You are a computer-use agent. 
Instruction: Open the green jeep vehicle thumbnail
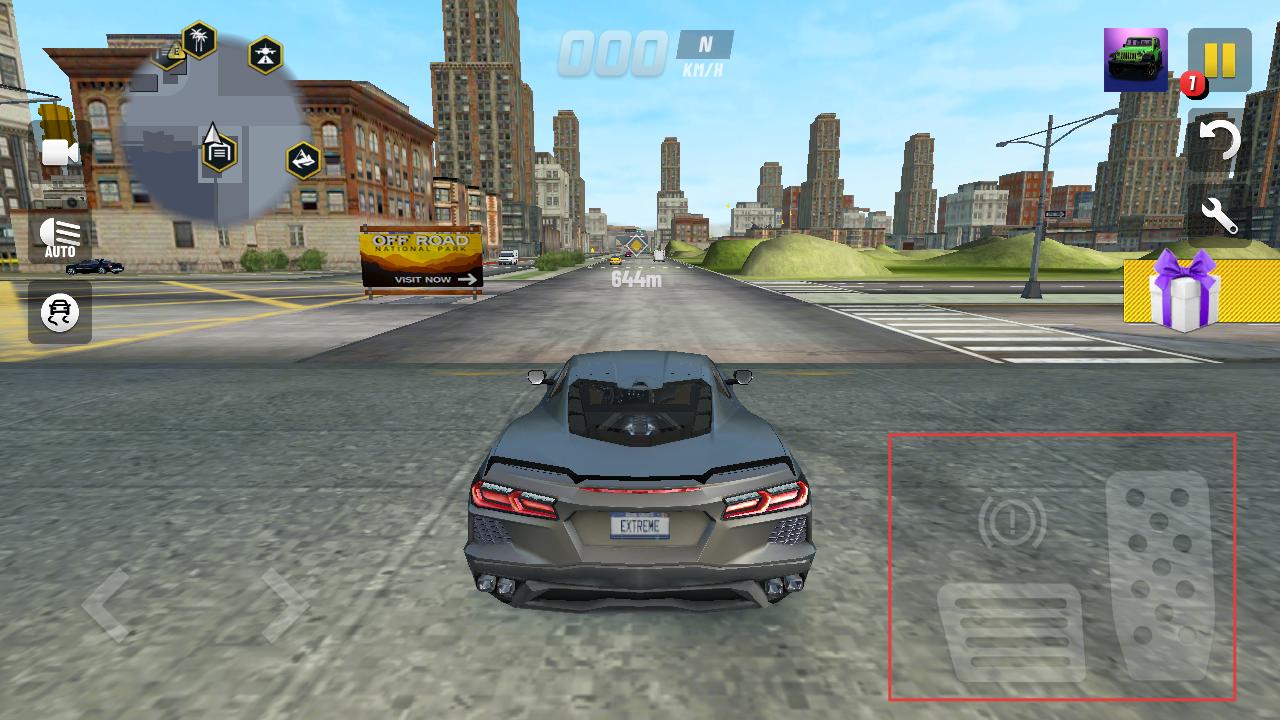click(x=1135, y=60)
